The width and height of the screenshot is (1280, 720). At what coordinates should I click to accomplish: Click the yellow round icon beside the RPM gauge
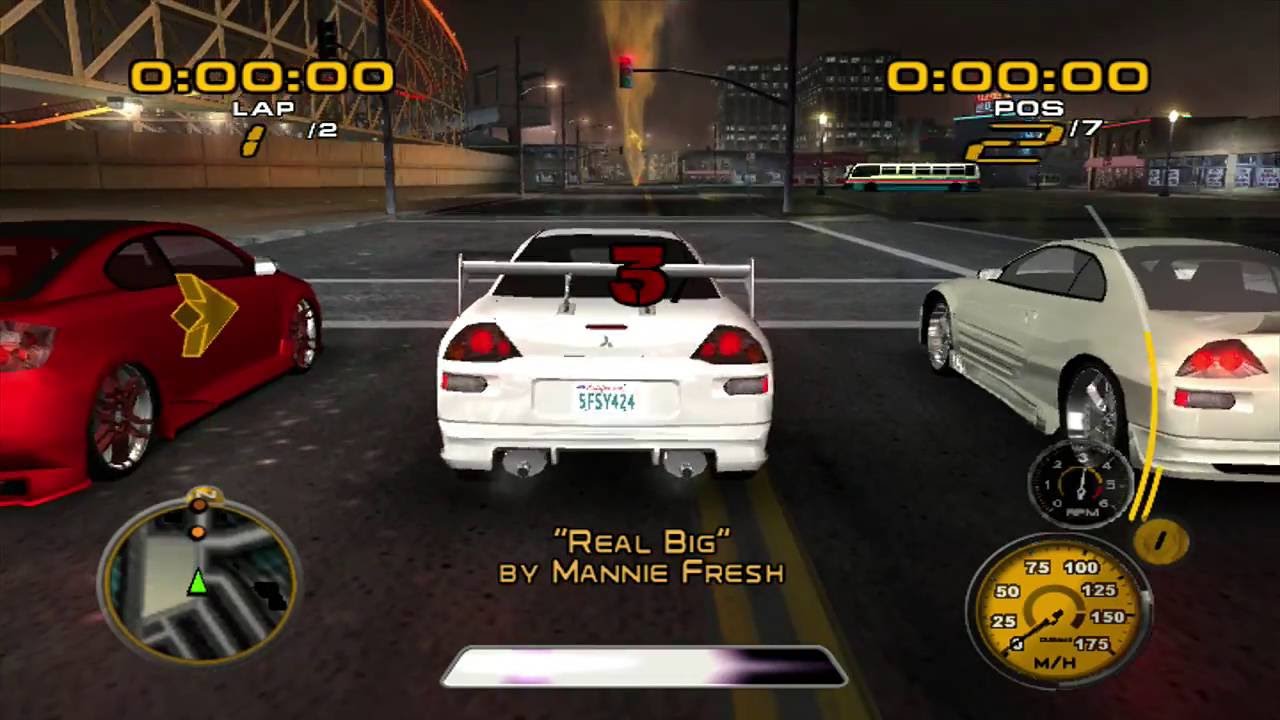click(x=1161, y=541)
